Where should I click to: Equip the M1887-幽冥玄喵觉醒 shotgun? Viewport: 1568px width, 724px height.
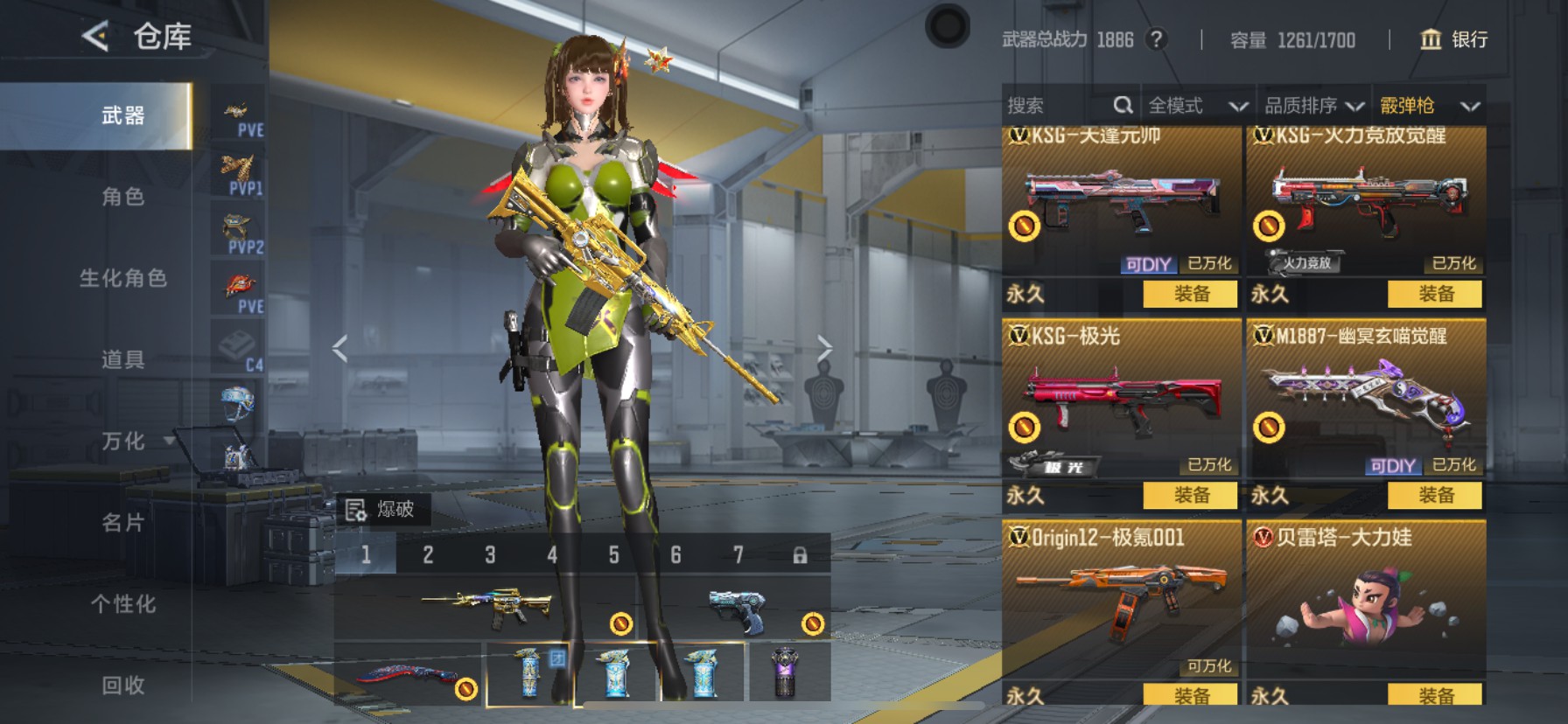(x=1435, y=496)
